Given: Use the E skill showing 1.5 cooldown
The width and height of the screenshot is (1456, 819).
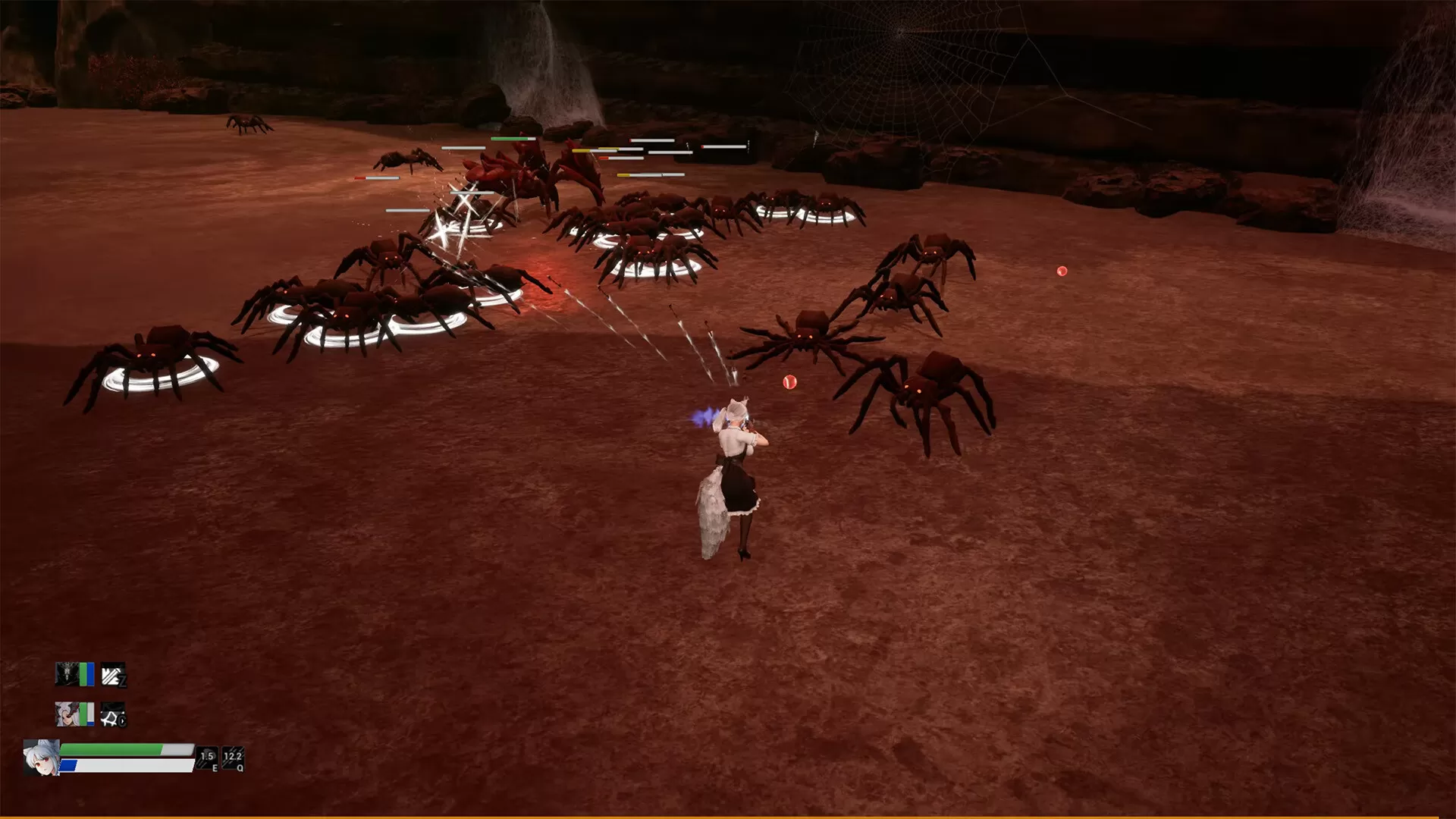Looking at the screenshot, I should [x=207, y=758].
